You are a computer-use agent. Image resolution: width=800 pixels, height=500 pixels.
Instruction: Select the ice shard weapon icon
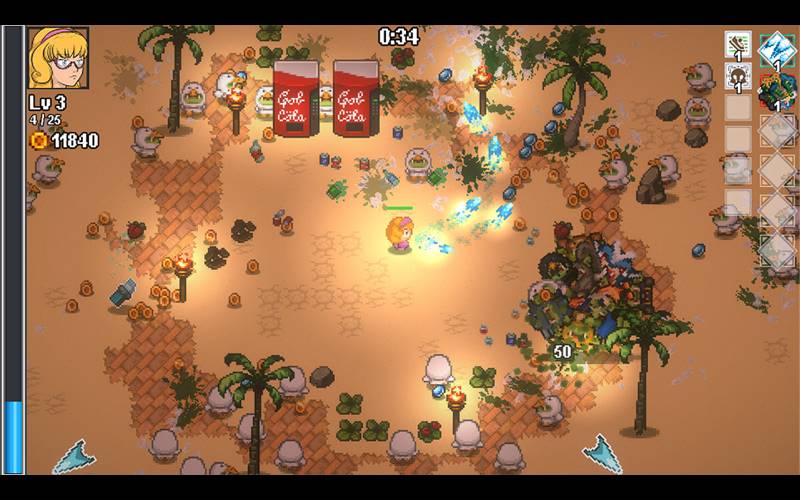click(776, 48)
